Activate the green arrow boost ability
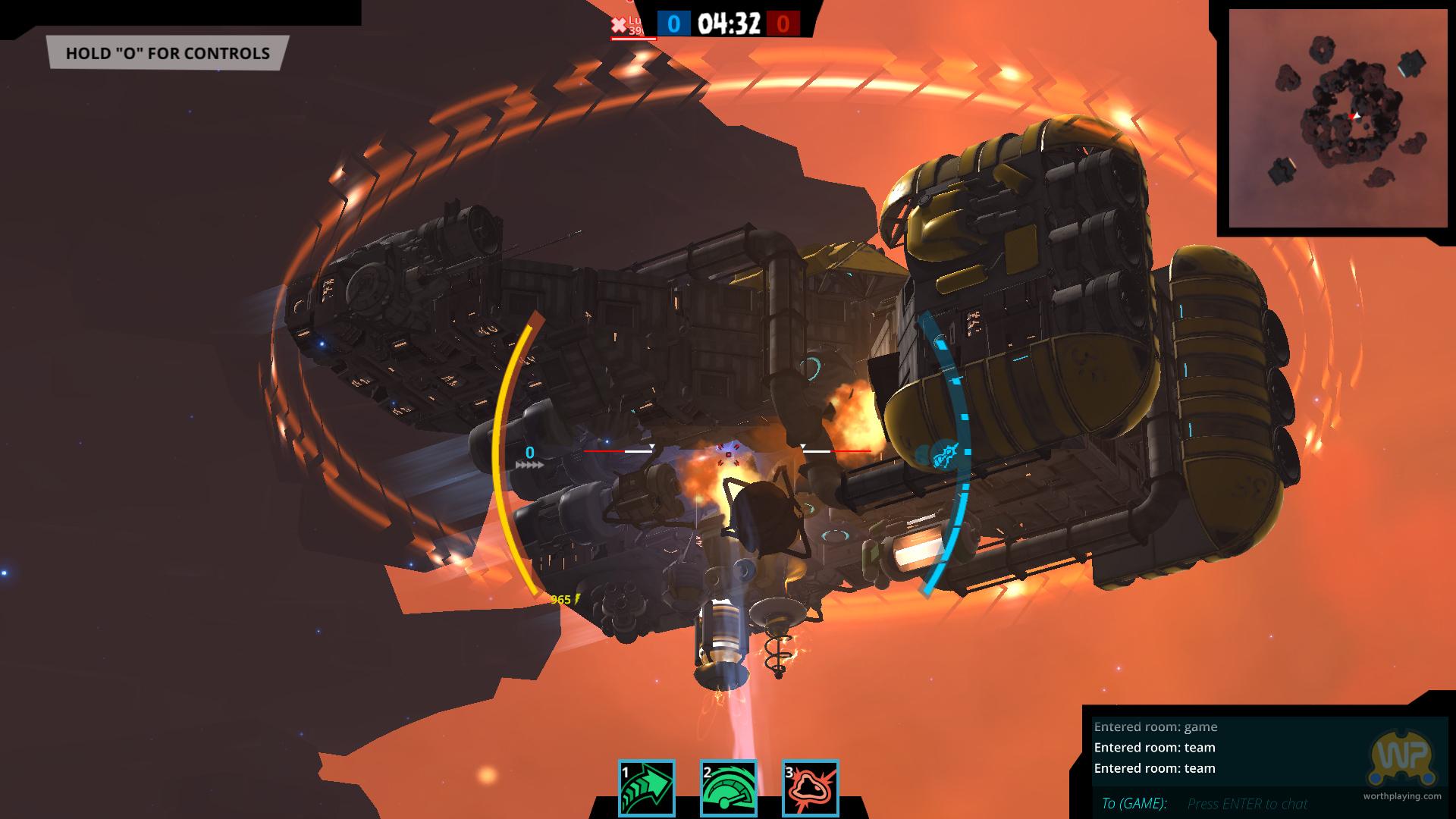The width and height of the screenshot is (1456, 819). coord(646,789)
